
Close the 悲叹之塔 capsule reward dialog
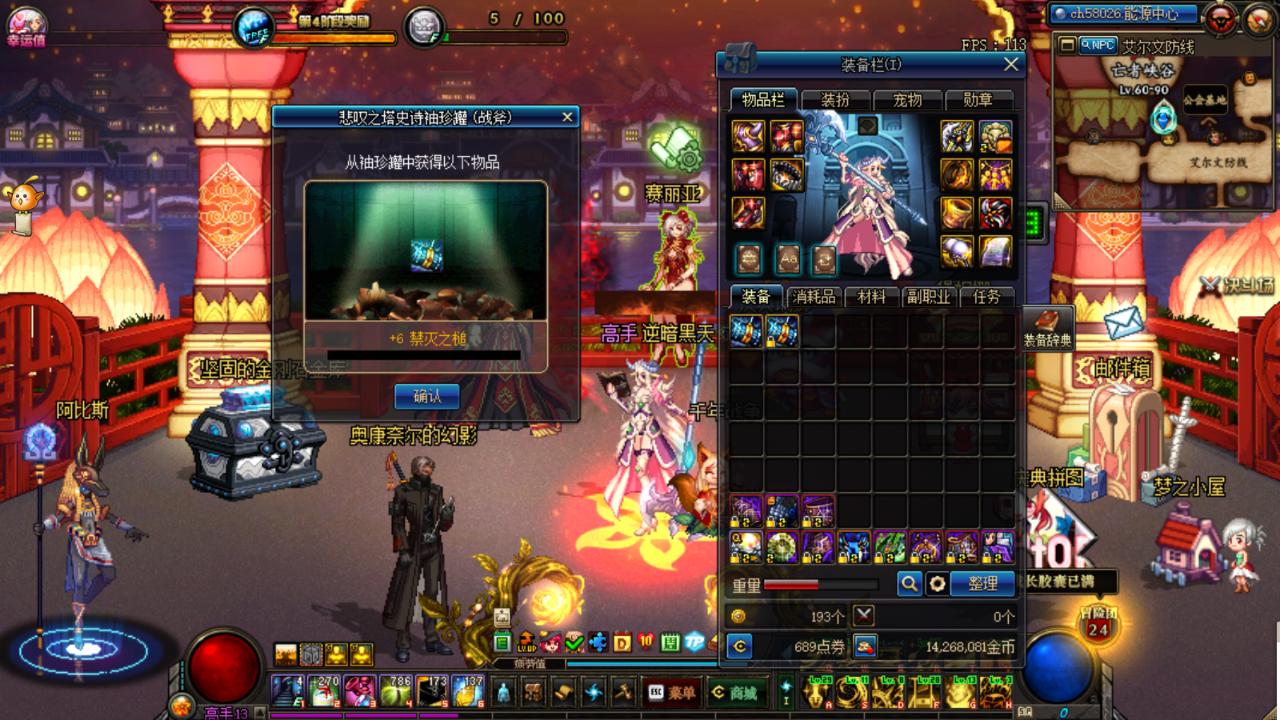pos(568,117)
